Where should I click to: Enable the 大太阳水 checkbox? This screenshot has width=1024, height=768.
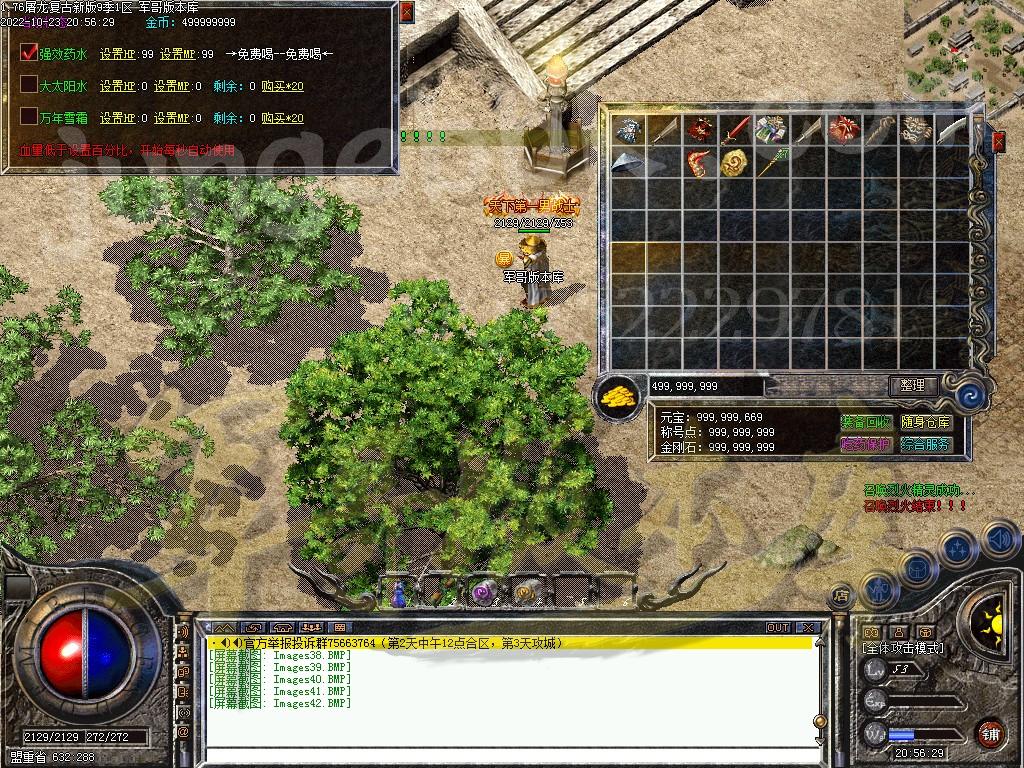tap(29, 85)
